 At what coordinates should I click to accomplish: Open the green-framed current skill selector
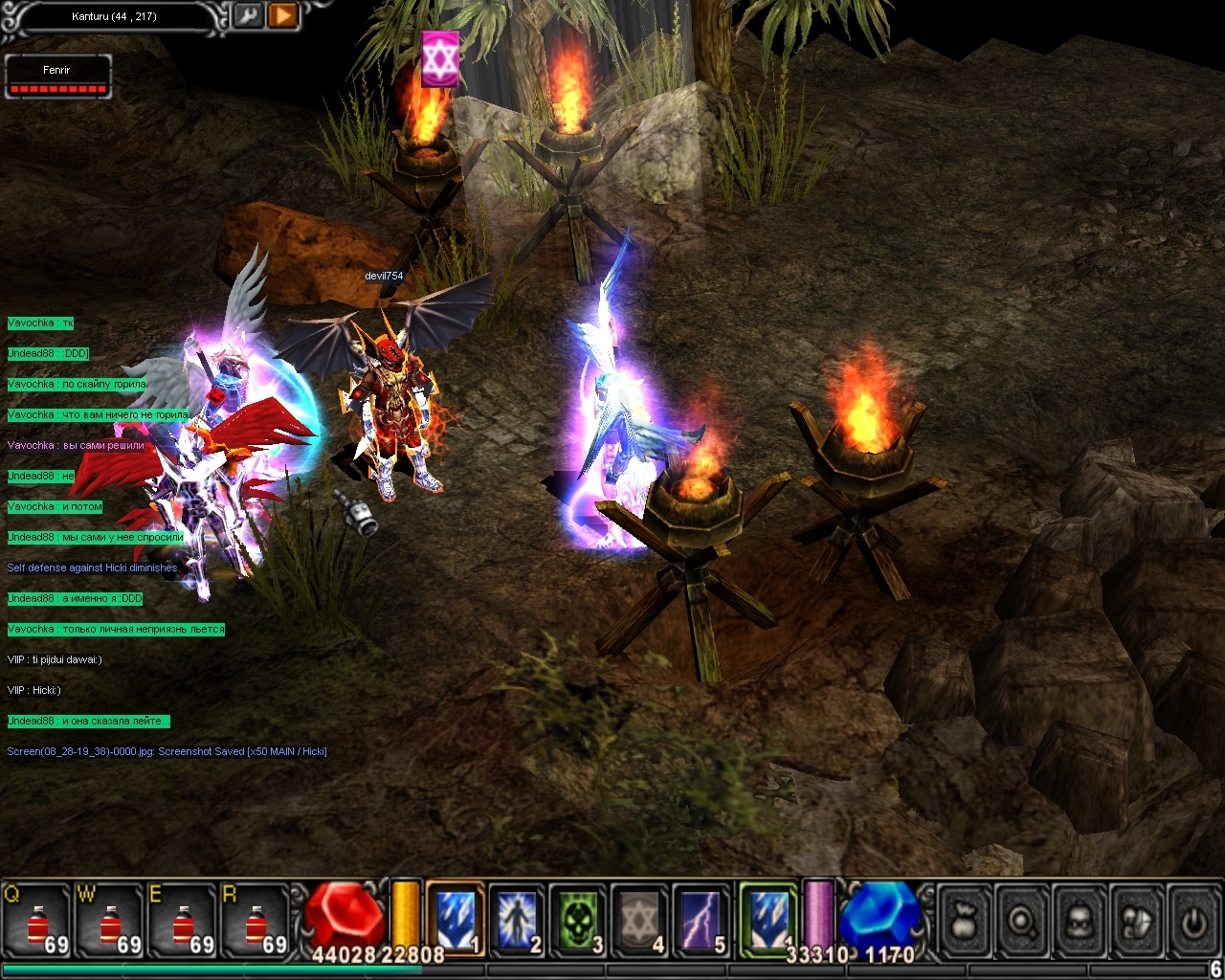(x=768, y=917)
